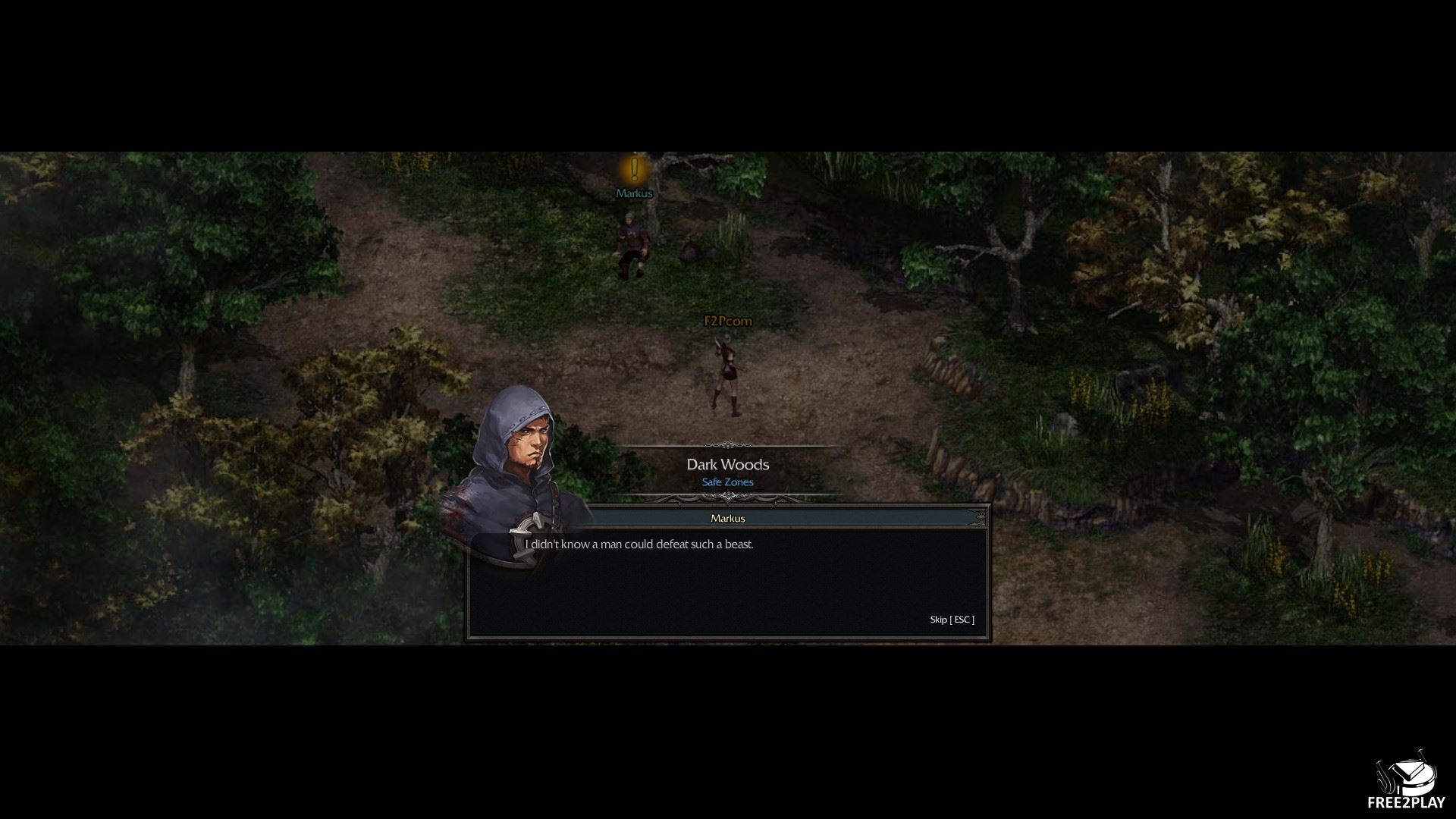Select the yellow exclamation quest marker above Markus
The height and width of the screenshot is (819, 1456).
point(635,168)
